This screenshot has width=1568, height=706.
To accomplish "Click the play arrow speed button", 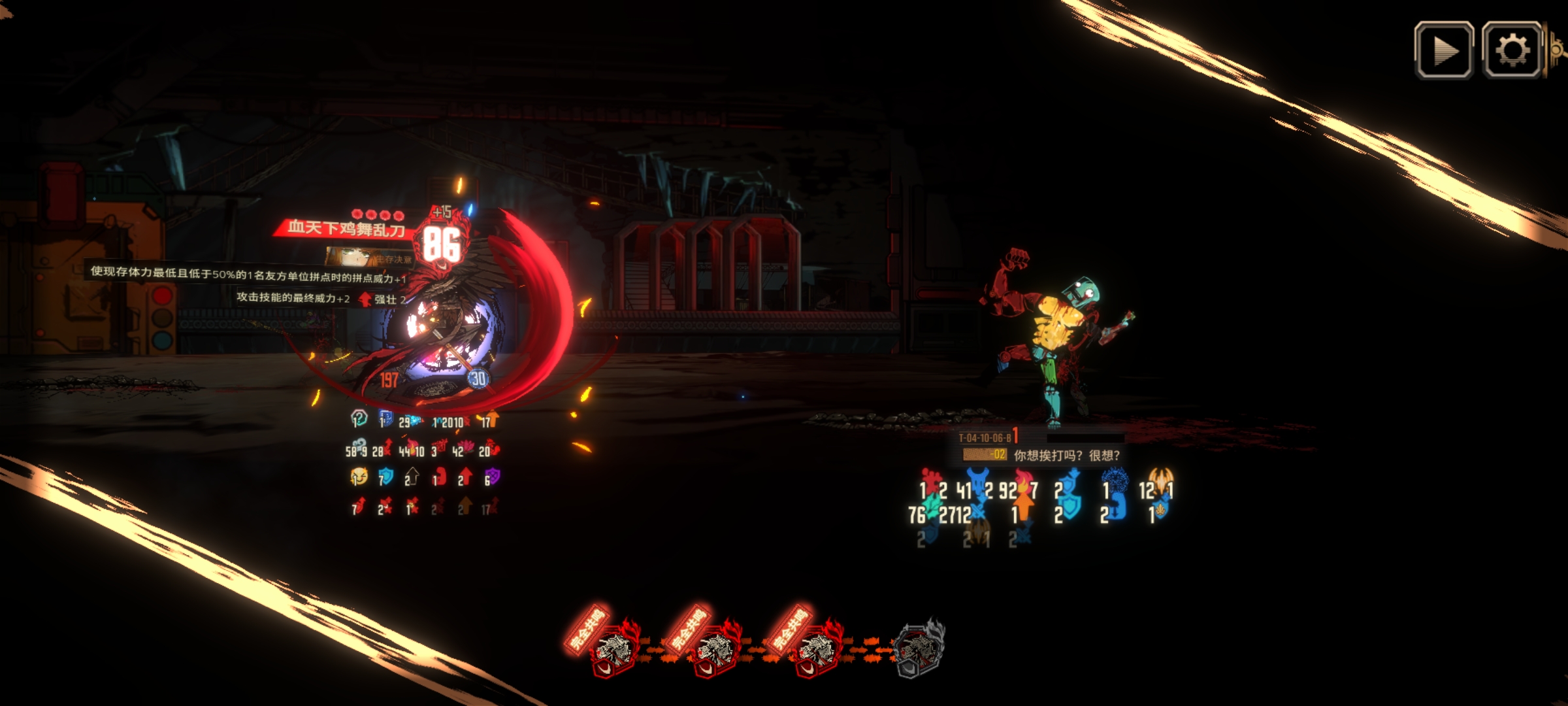I will [x=1444, y=50].
